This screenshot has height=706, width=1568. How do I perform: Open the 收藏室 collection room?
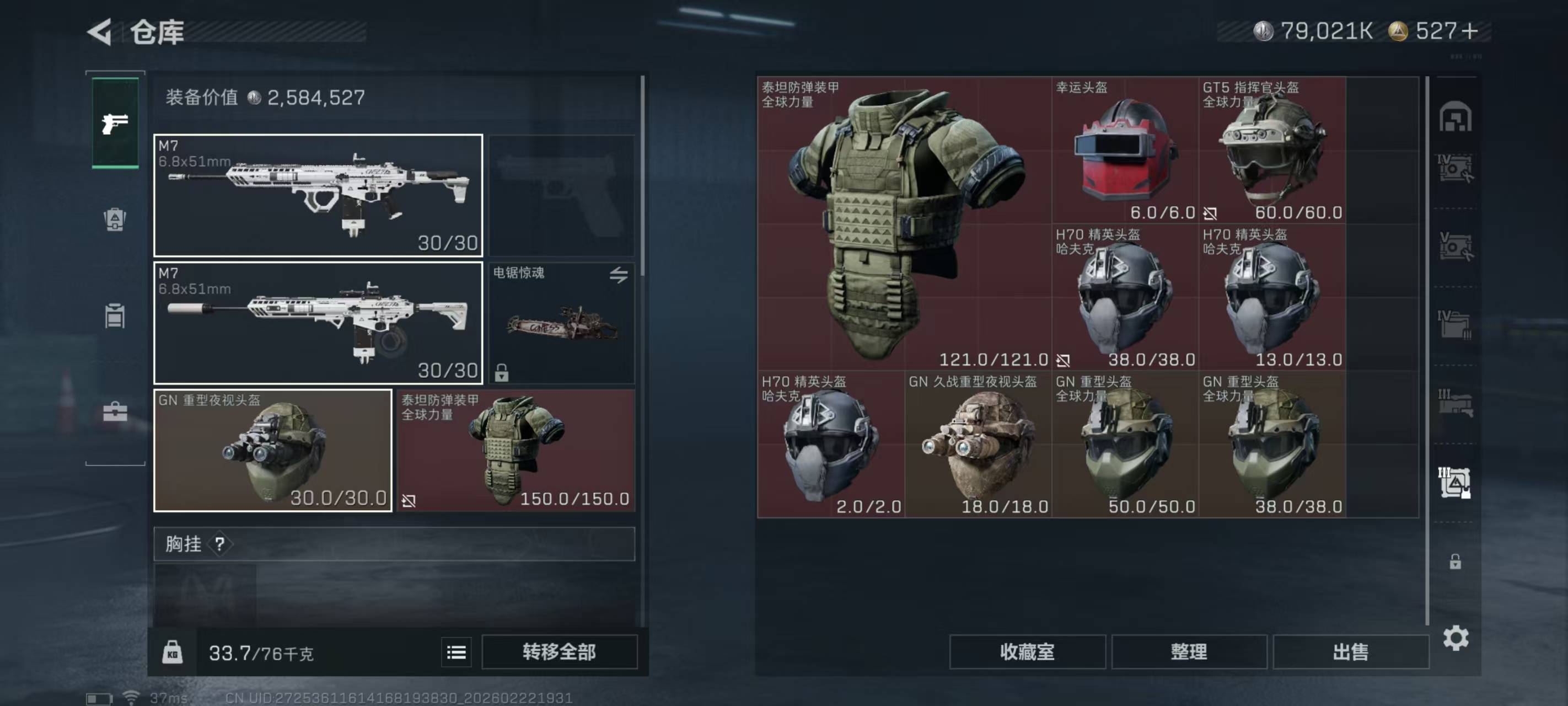pos(1027,652)
